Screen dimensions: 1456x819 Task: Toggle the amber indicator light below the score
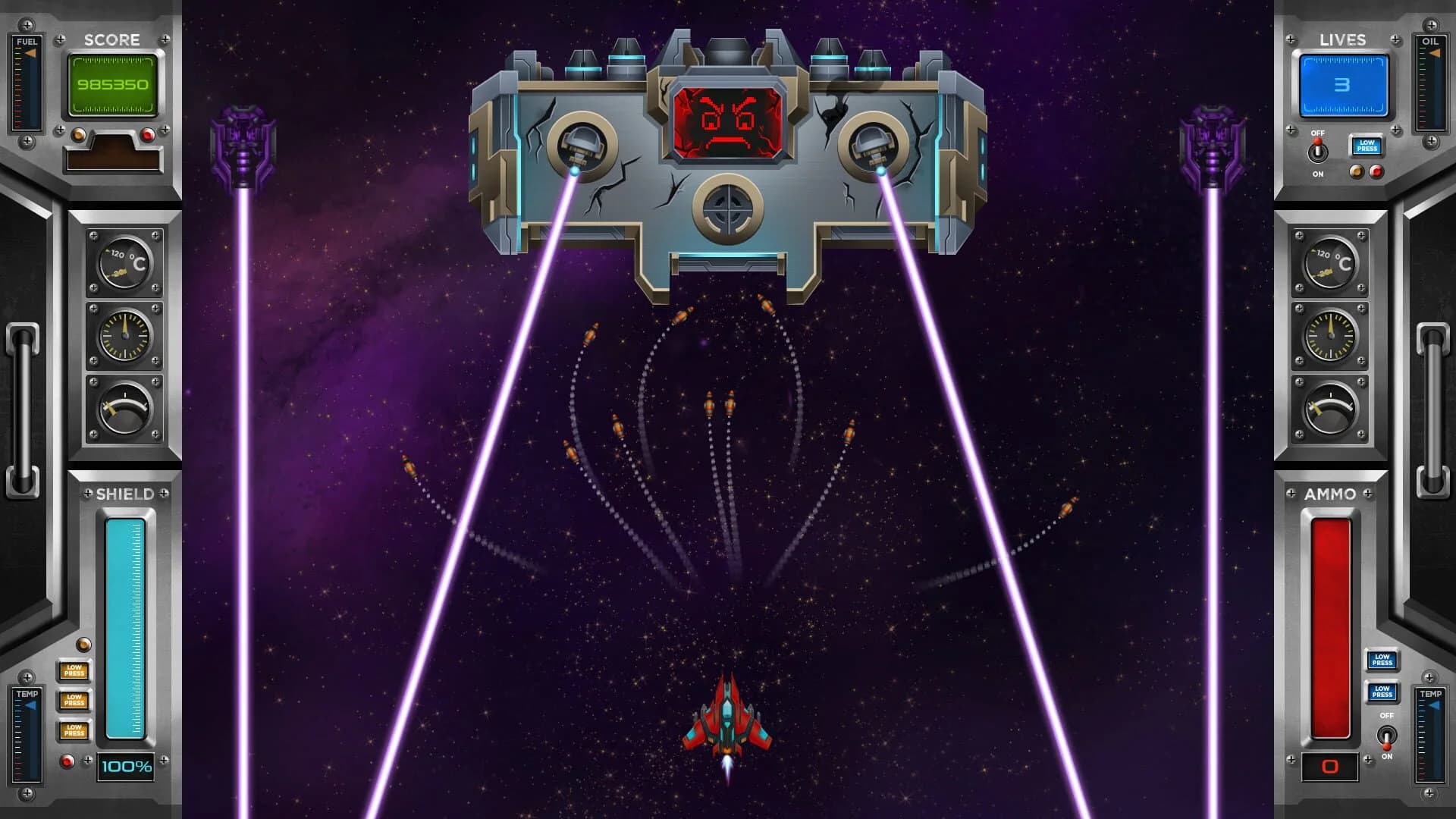(x=80, y=134)
